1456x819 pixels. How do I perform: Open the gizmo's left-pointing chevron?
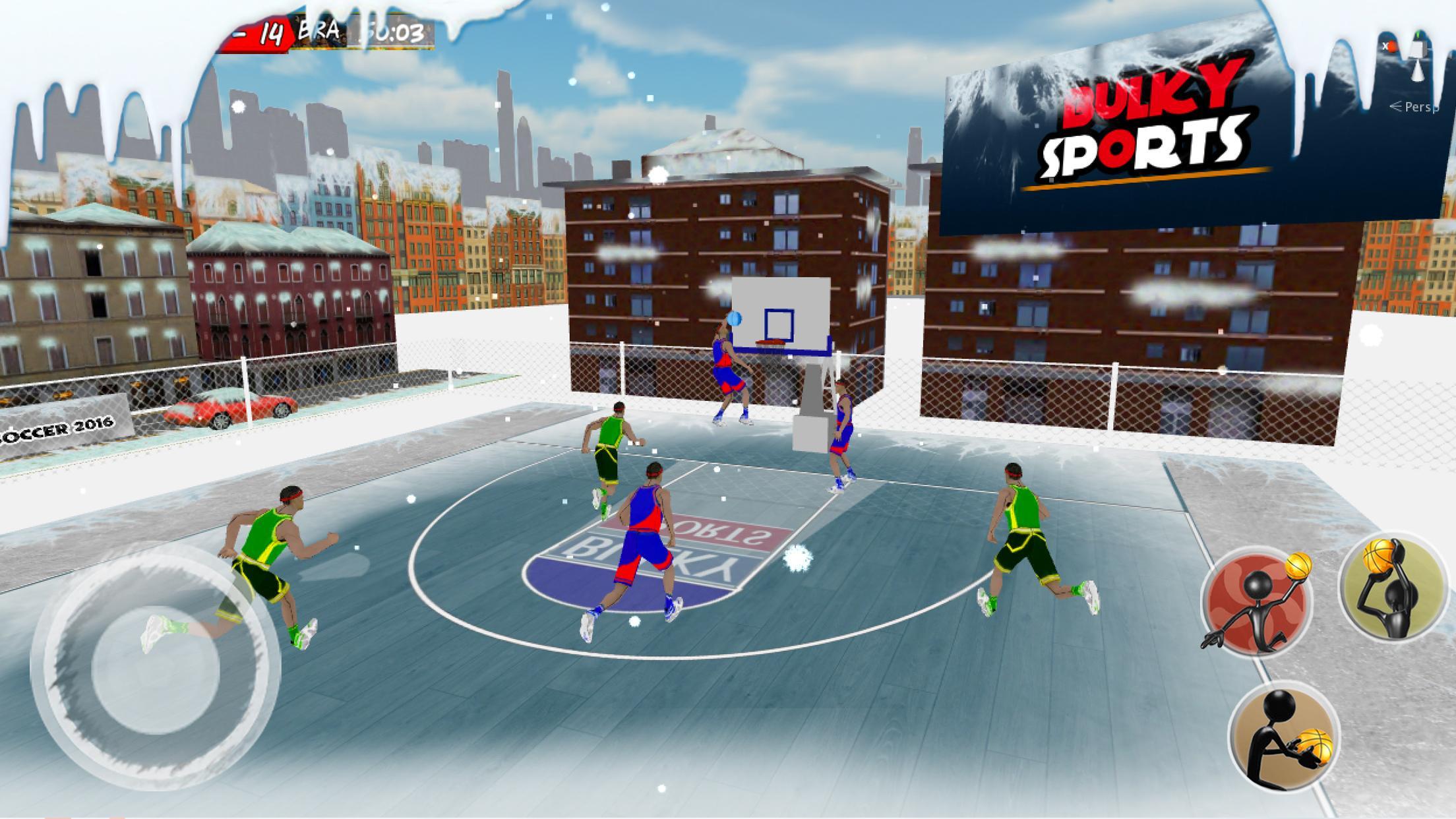(1396, 106)
